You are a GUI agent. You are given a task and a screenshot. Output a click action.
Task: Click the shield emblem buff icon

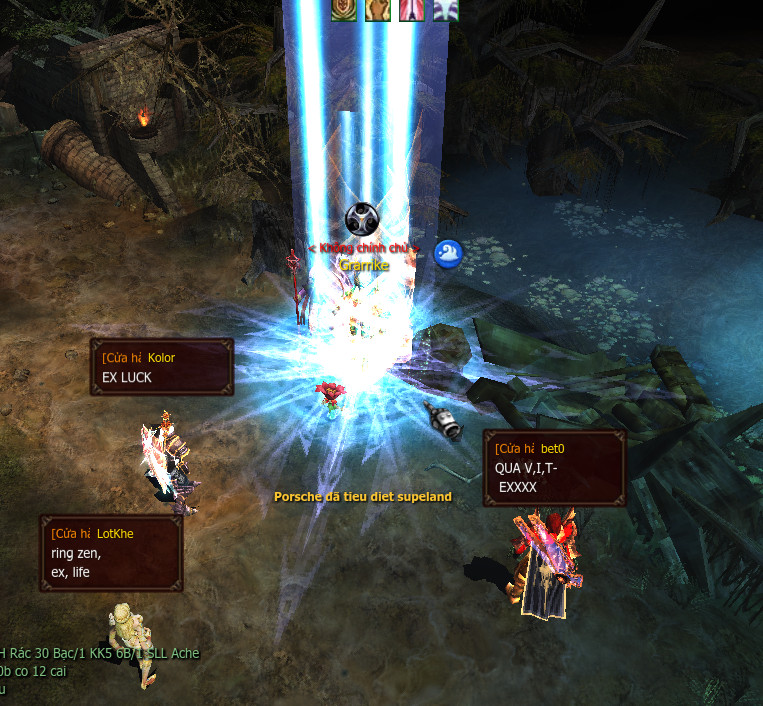pos(344,10)
